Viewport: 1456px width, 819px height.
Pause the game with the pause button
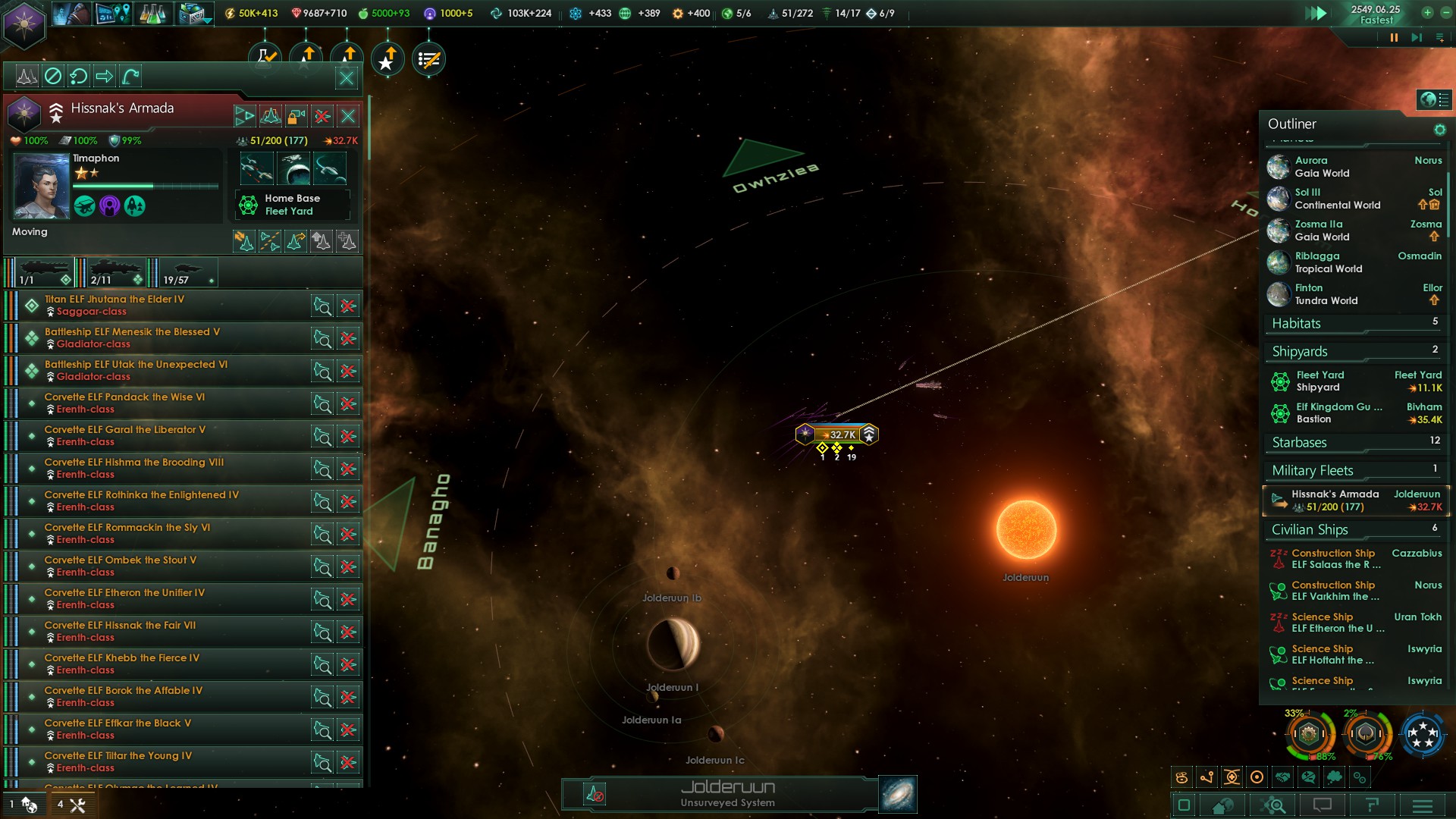click(x=1394, y=37)
